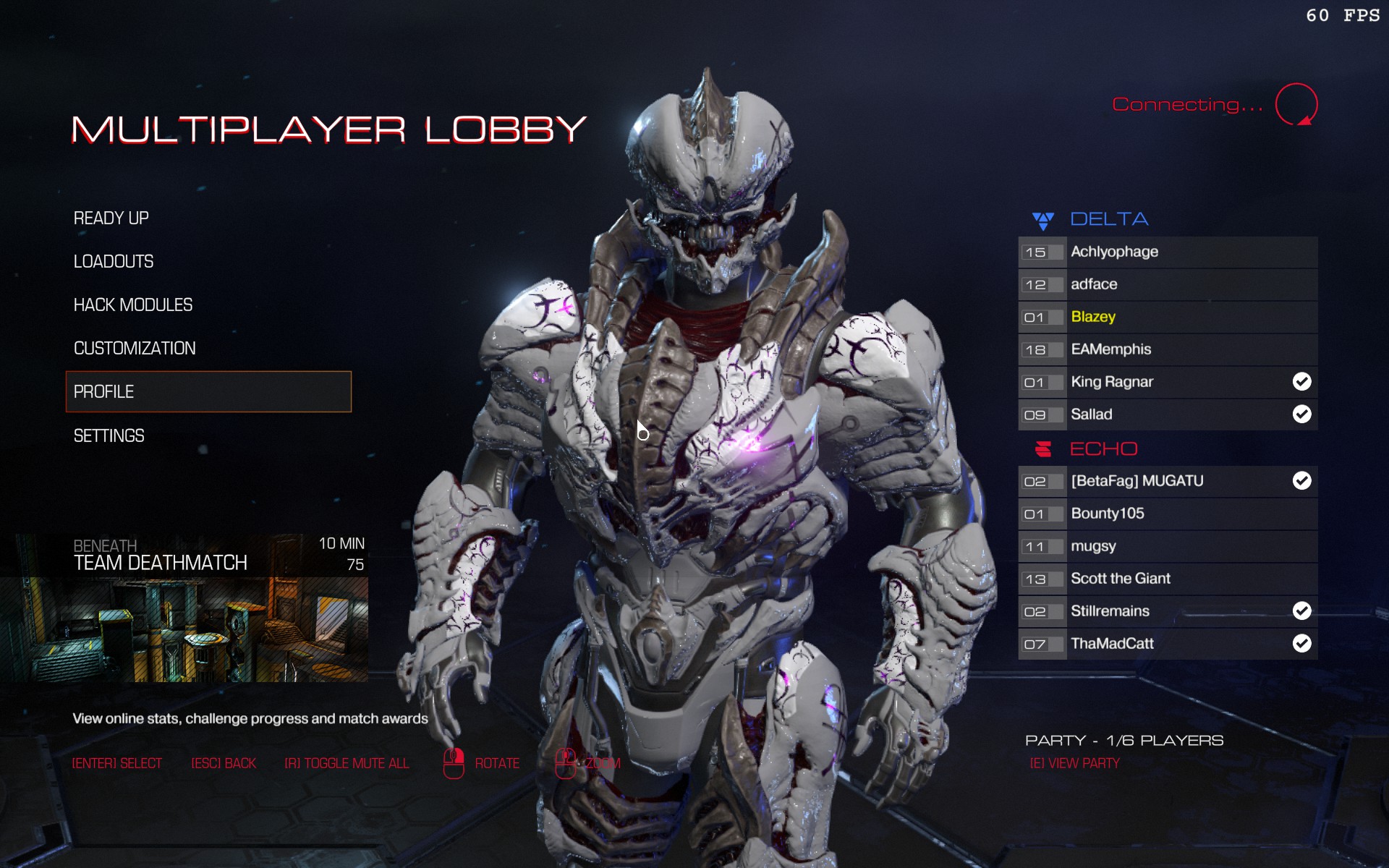Click Scott the Giant's row
The width and height of the screenshot is (1389, 868).
tap(1167, 579)
